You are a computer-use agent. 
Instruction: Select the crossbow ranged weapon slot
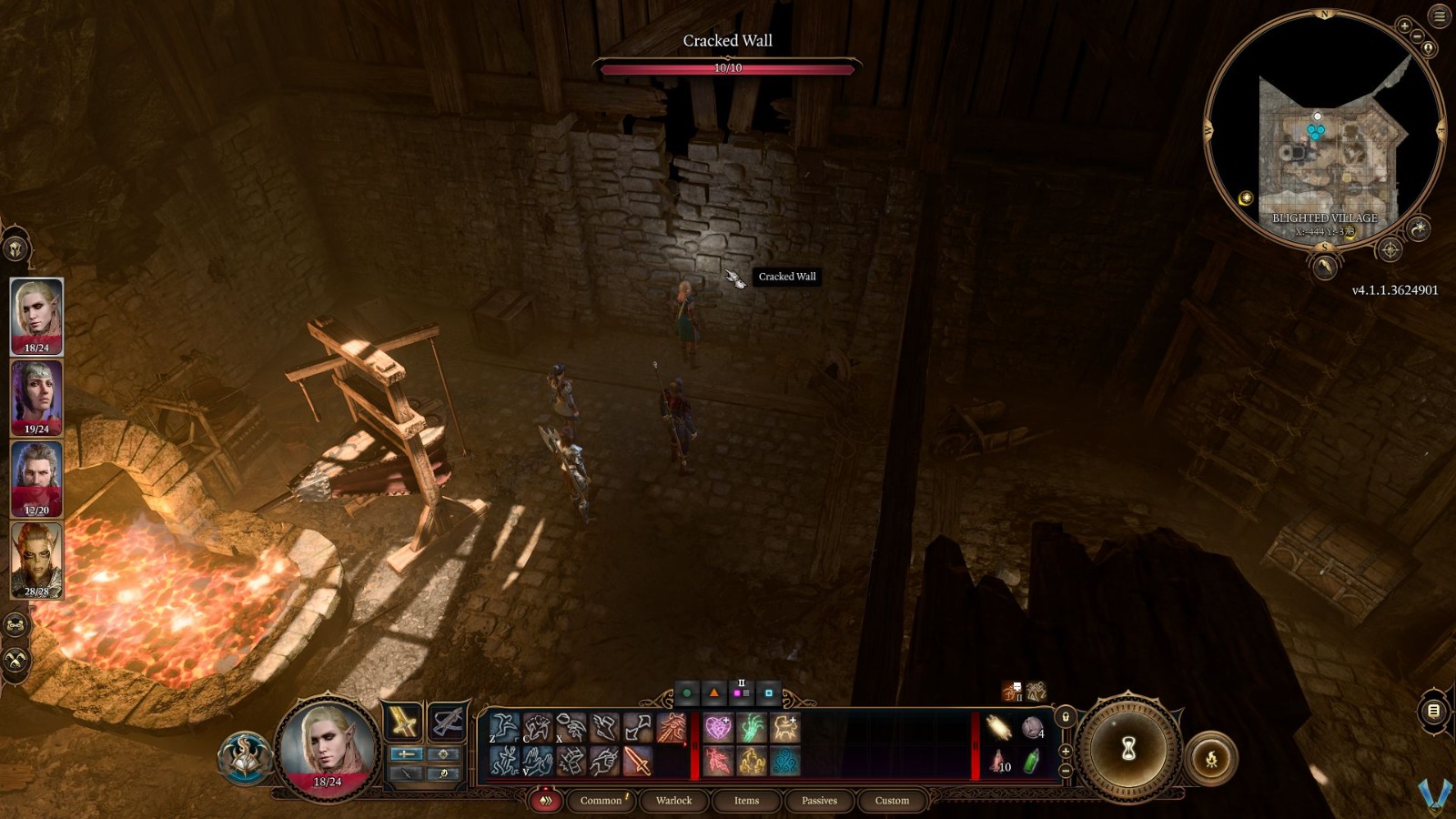[x=447, y=723]
